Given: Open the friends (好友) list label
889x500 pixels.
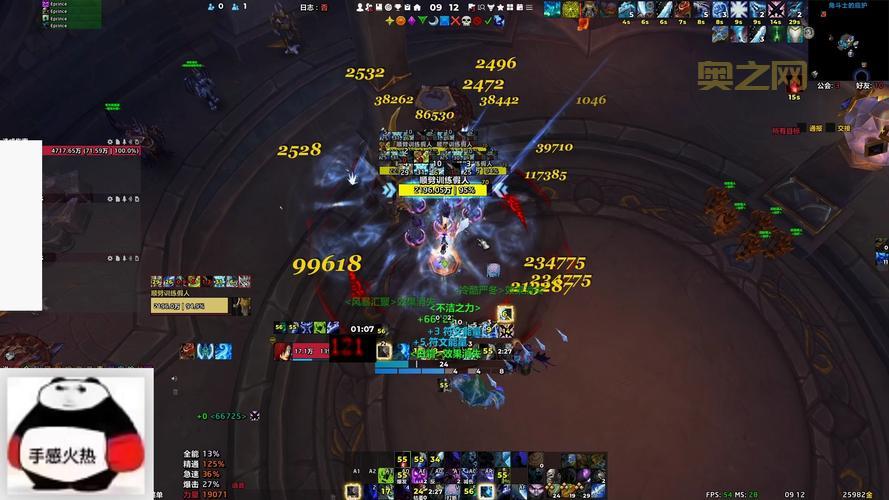Looking at the screenshot, I should click(x=864, y=86).
